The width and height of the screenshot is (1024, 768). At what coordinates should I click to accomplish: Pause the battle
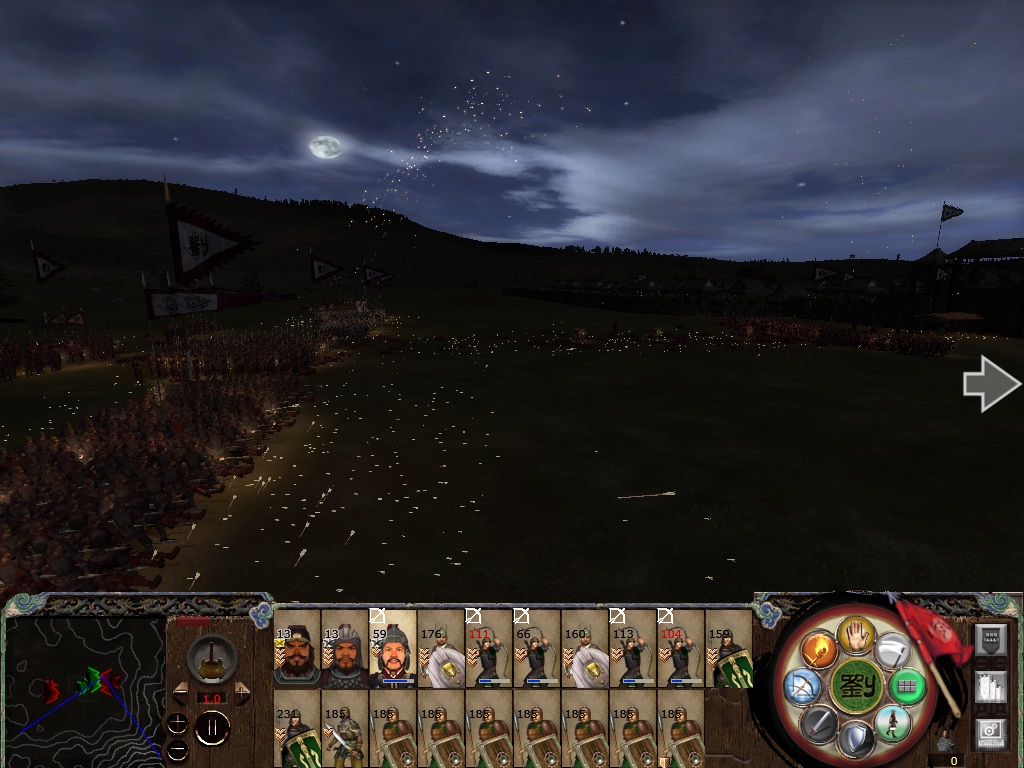212,729
